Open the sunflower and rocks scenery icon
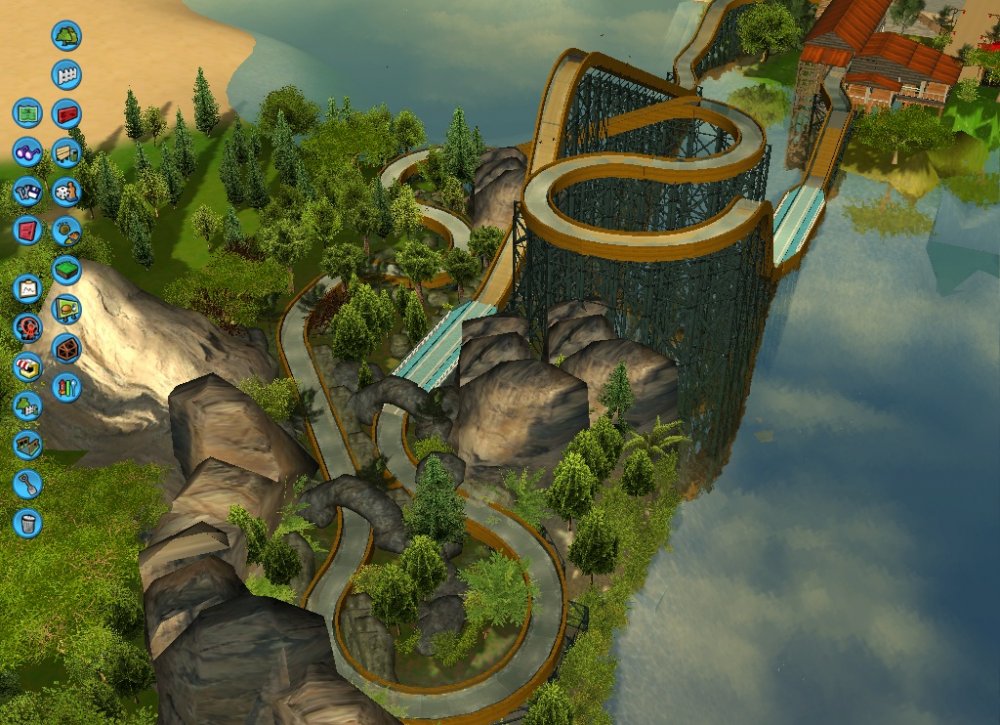The image size is (1000, 725). coord(66,230)
